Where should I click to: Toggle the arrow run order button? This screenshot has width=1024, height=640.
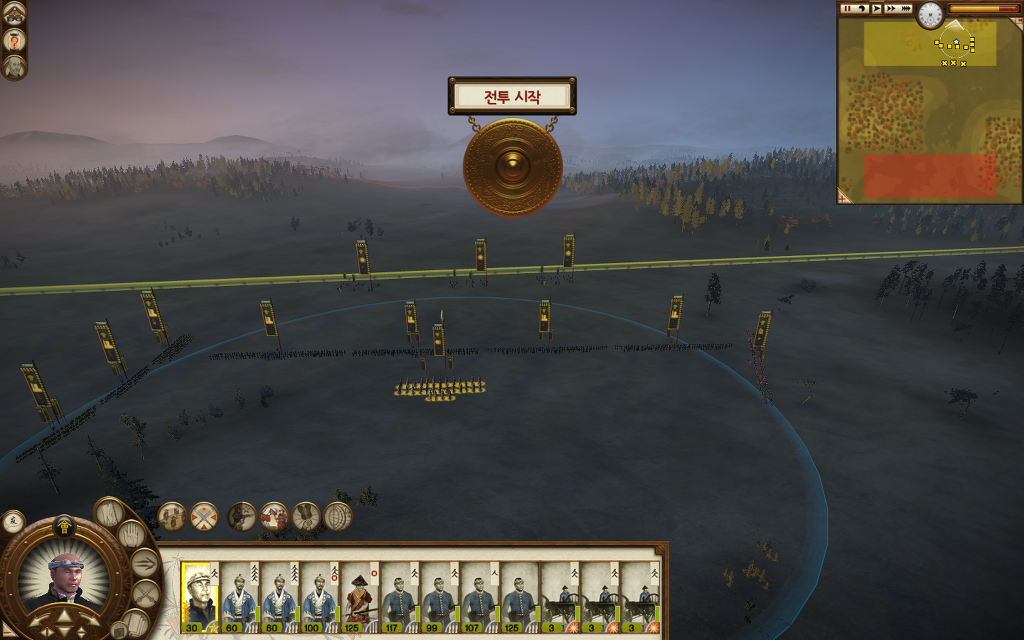(x=144, y=563)
